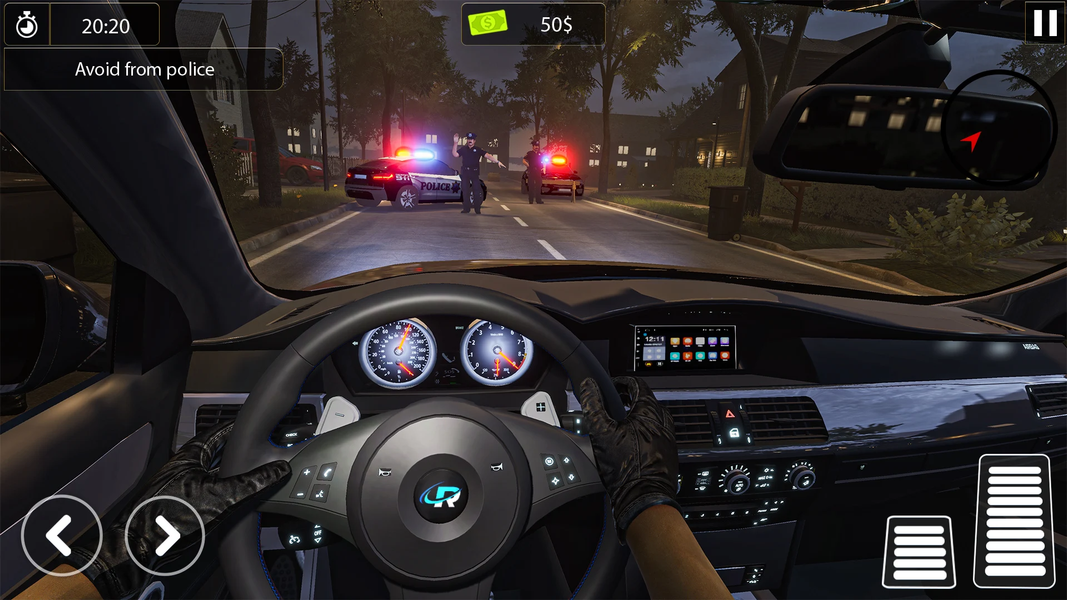Hit the tall gas pedal
This screenshot has height=600, width=1067.
coord(1012,520)
